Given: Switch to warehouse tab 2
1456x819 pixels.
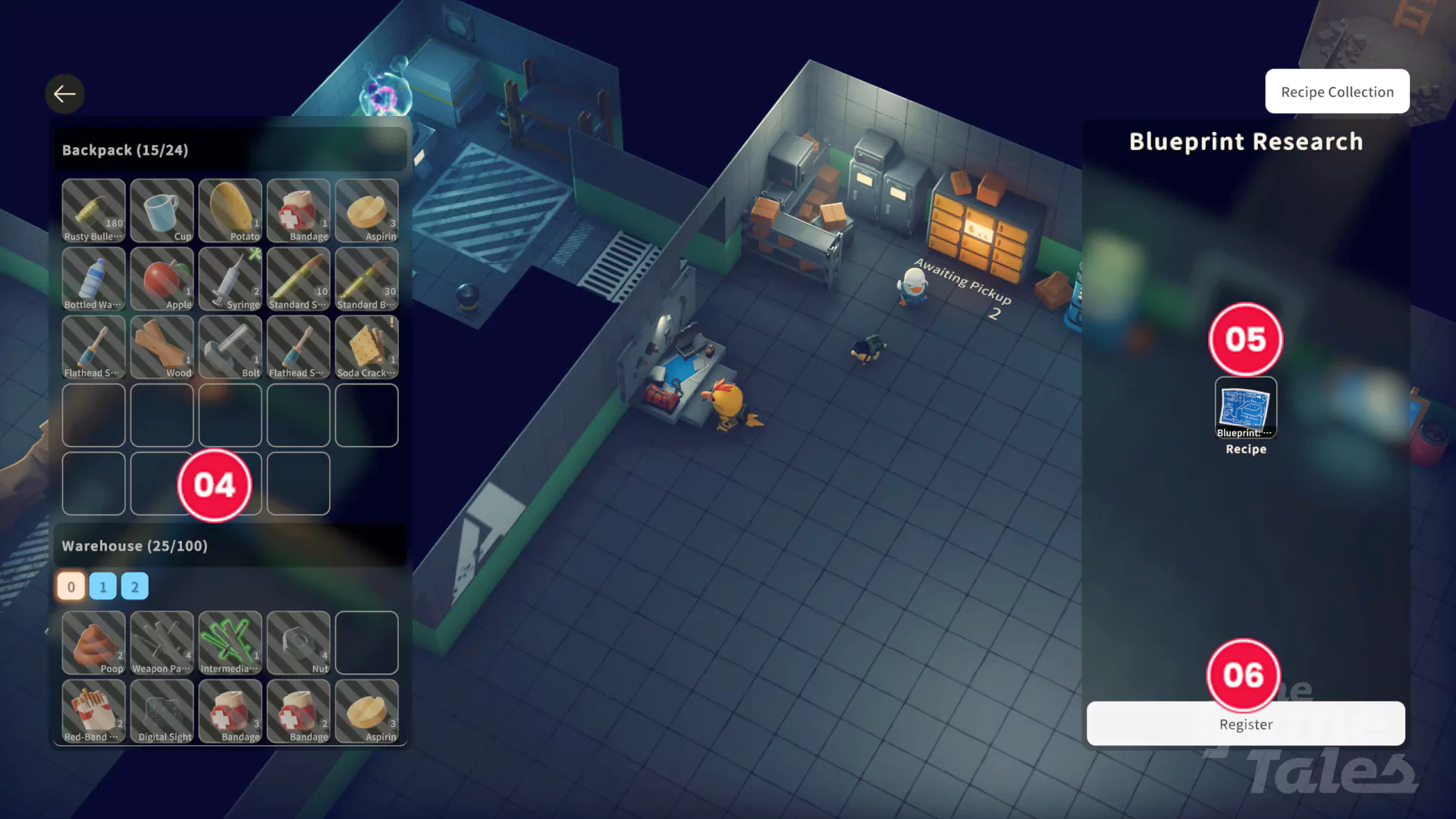Looking at the screenshot, I should tap(135, 586).
